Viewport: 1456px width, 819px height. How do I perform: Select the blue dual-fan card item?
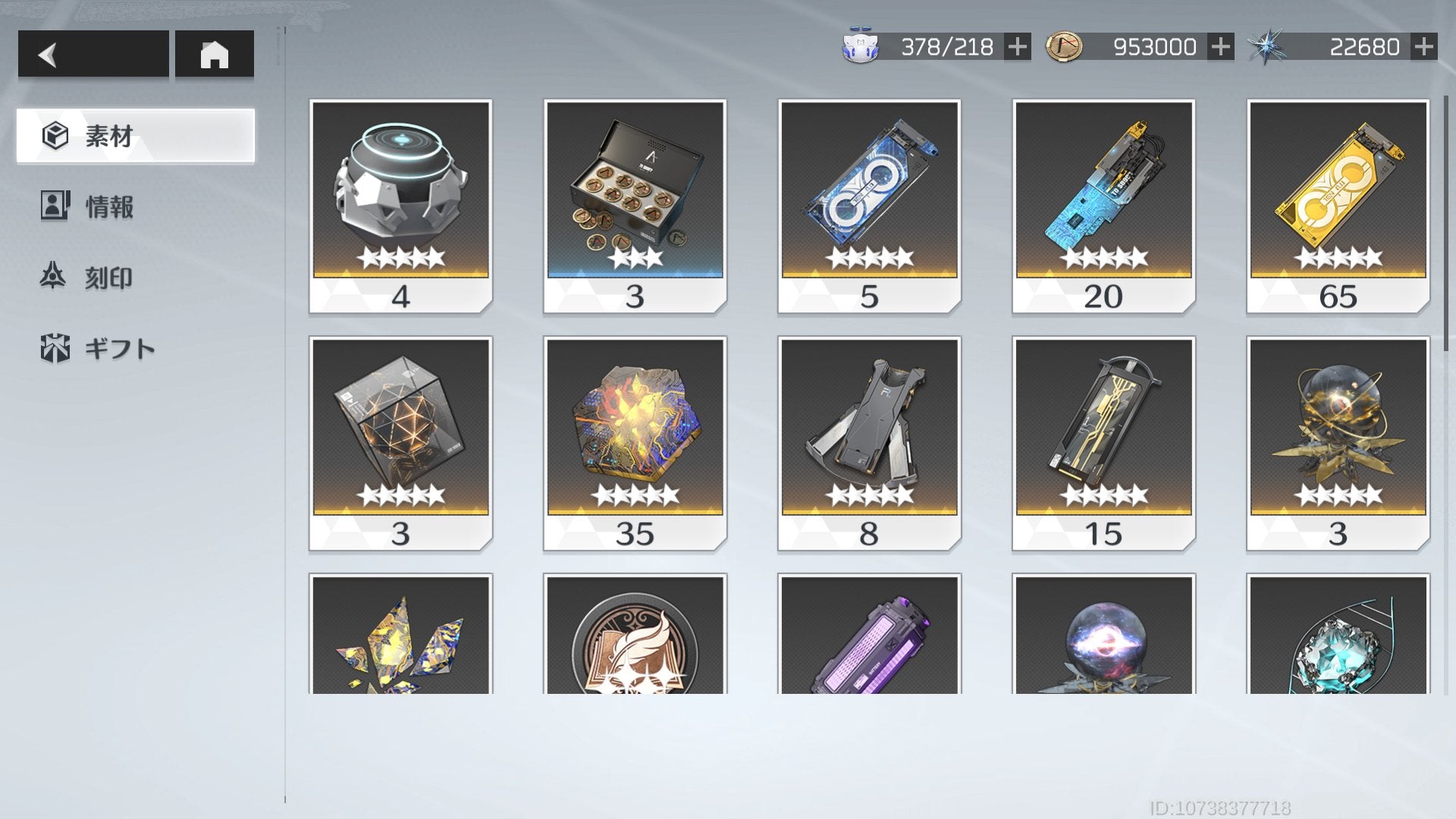coord(869,205)
